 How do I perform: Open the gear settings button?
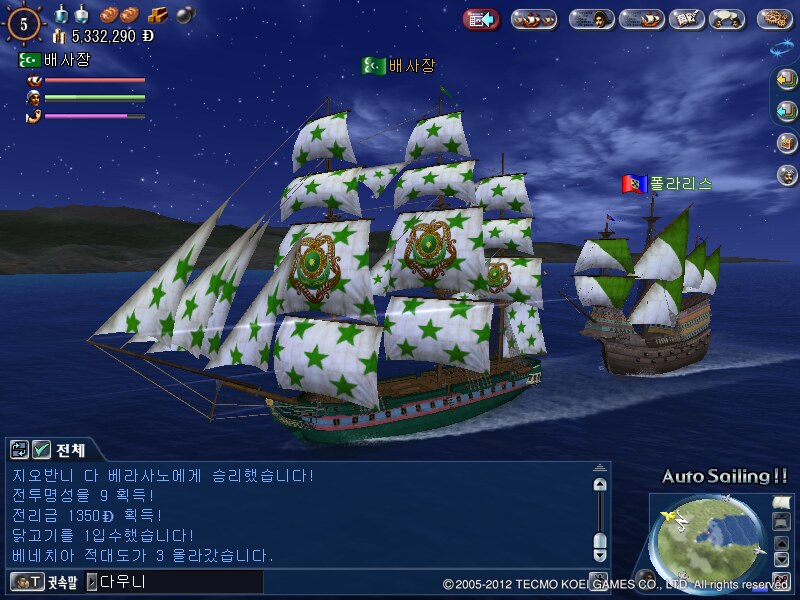click(x=776, y=19)
